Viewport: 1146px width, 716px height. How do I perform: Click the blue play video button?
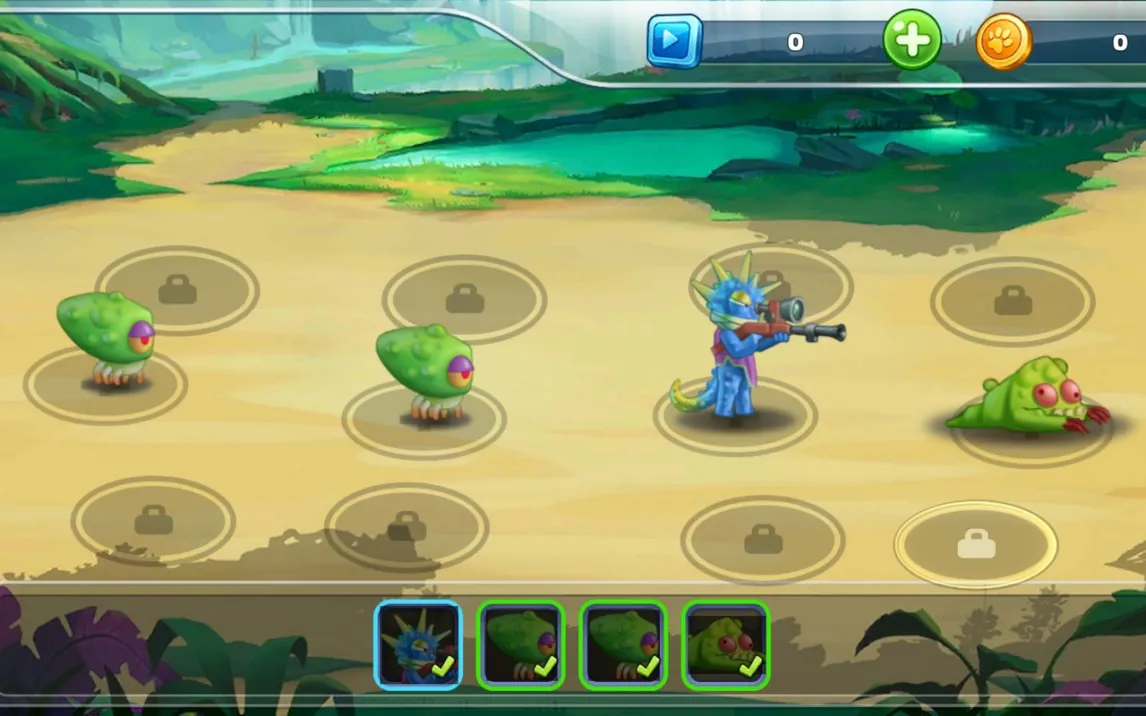(673, 42)
